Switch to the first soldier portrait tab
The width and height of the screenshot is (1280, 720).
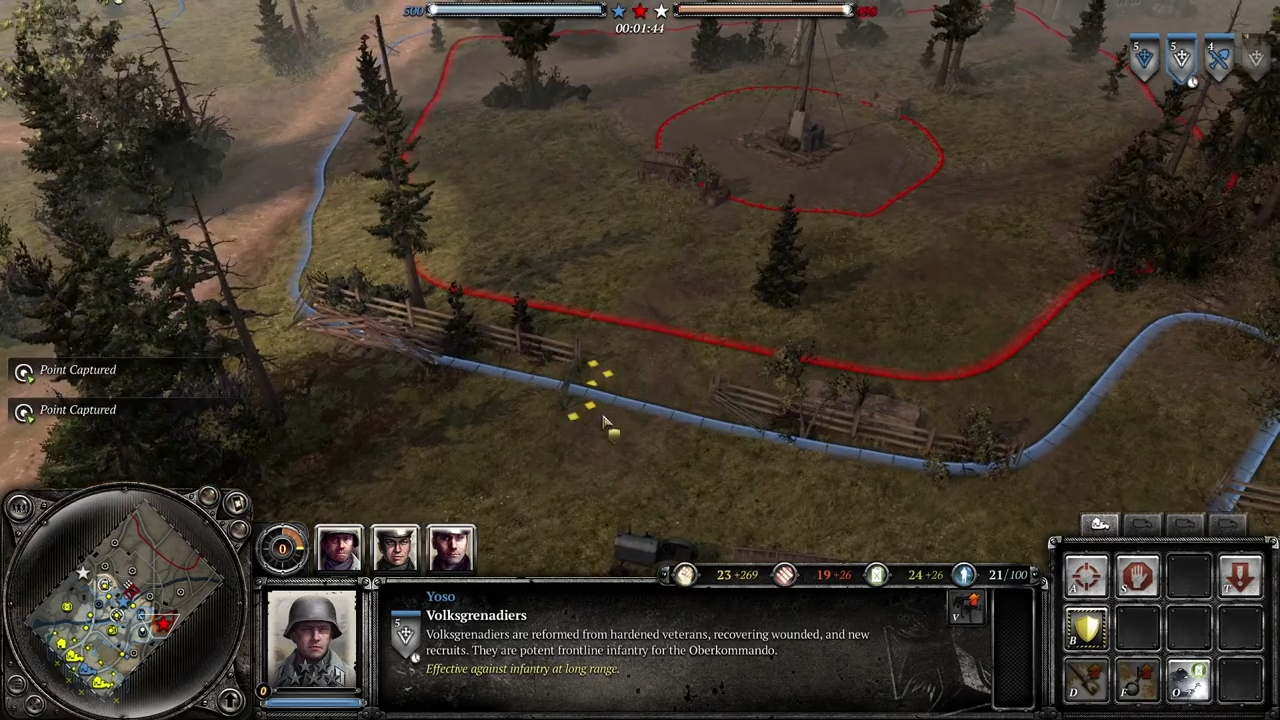(x=338, y=547)
